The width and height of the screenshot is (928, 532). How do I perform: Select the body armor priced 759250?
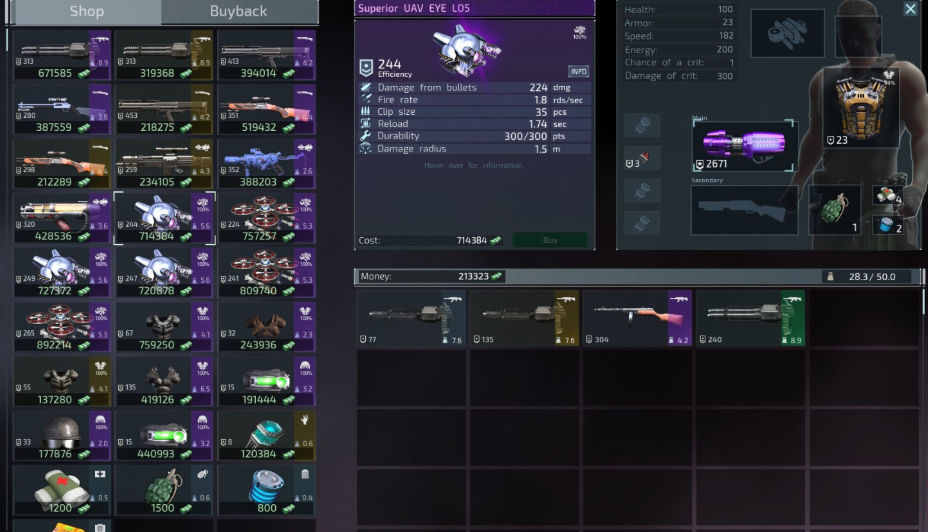[164, 327]
